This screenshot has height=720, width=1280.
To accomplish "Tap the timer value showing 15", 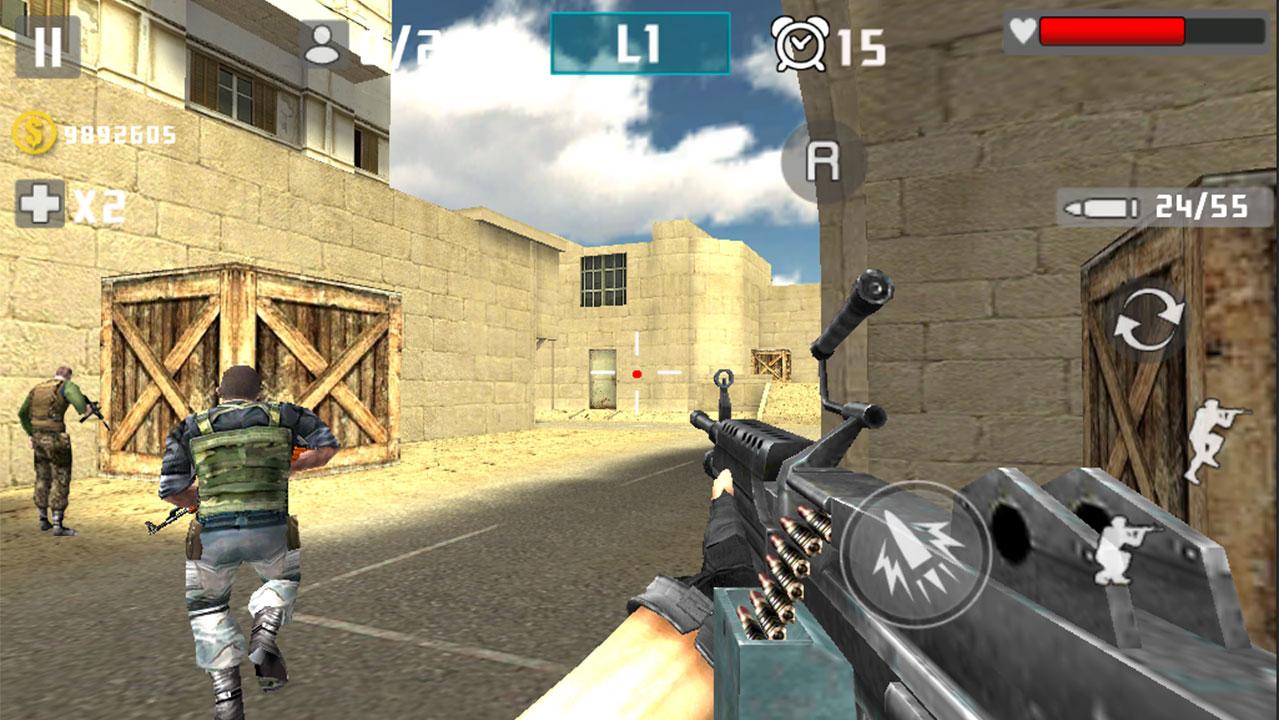I will (x=862, y=42).
